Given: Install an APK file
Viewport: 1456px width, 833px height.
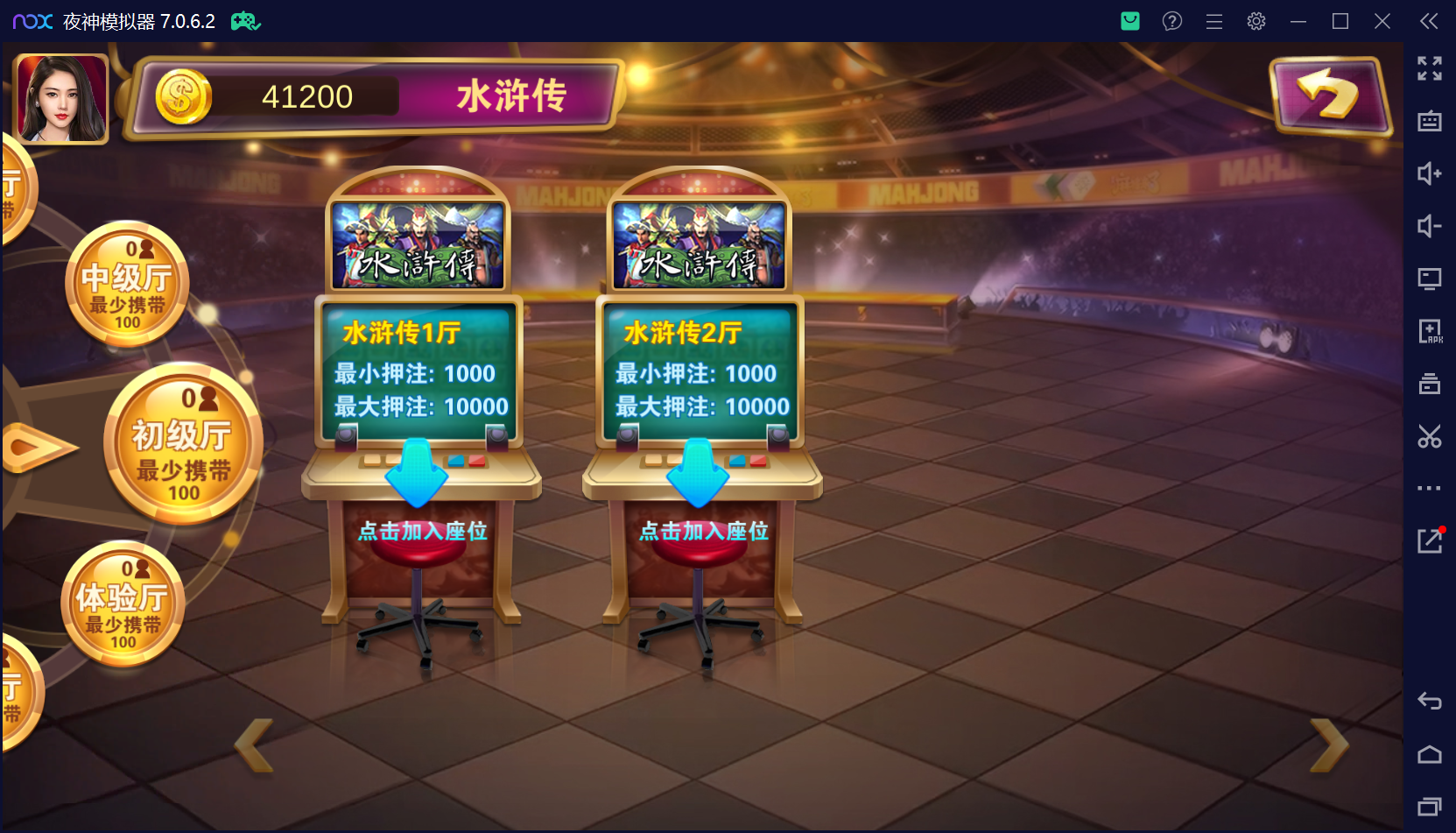Looking at the screenshot, I should pyautogui.click(x=1430, y=331).
